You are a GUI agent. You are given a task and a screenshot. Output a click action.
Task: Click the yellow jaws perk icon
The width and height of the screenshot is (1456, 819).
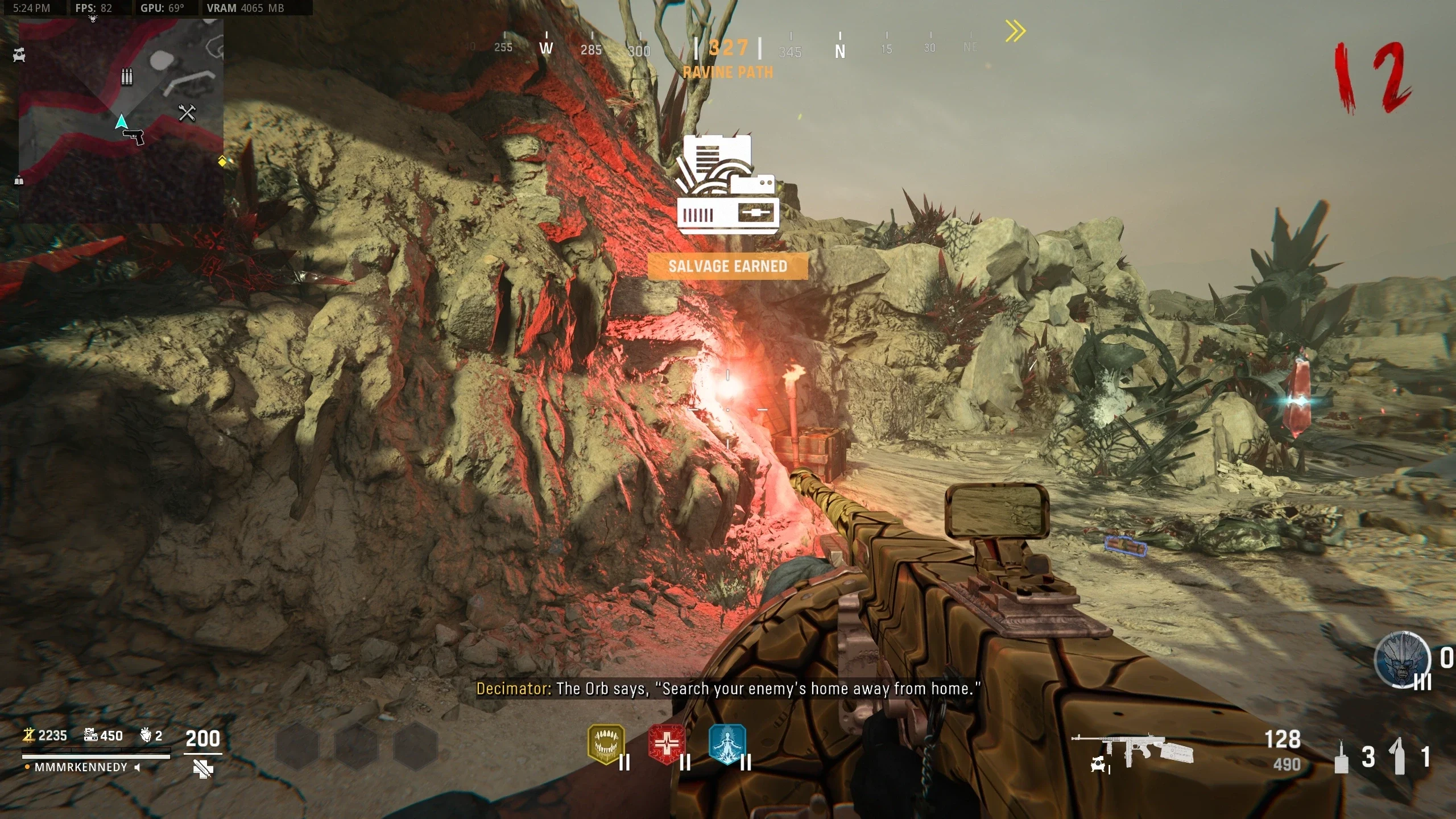pos(606,743)
